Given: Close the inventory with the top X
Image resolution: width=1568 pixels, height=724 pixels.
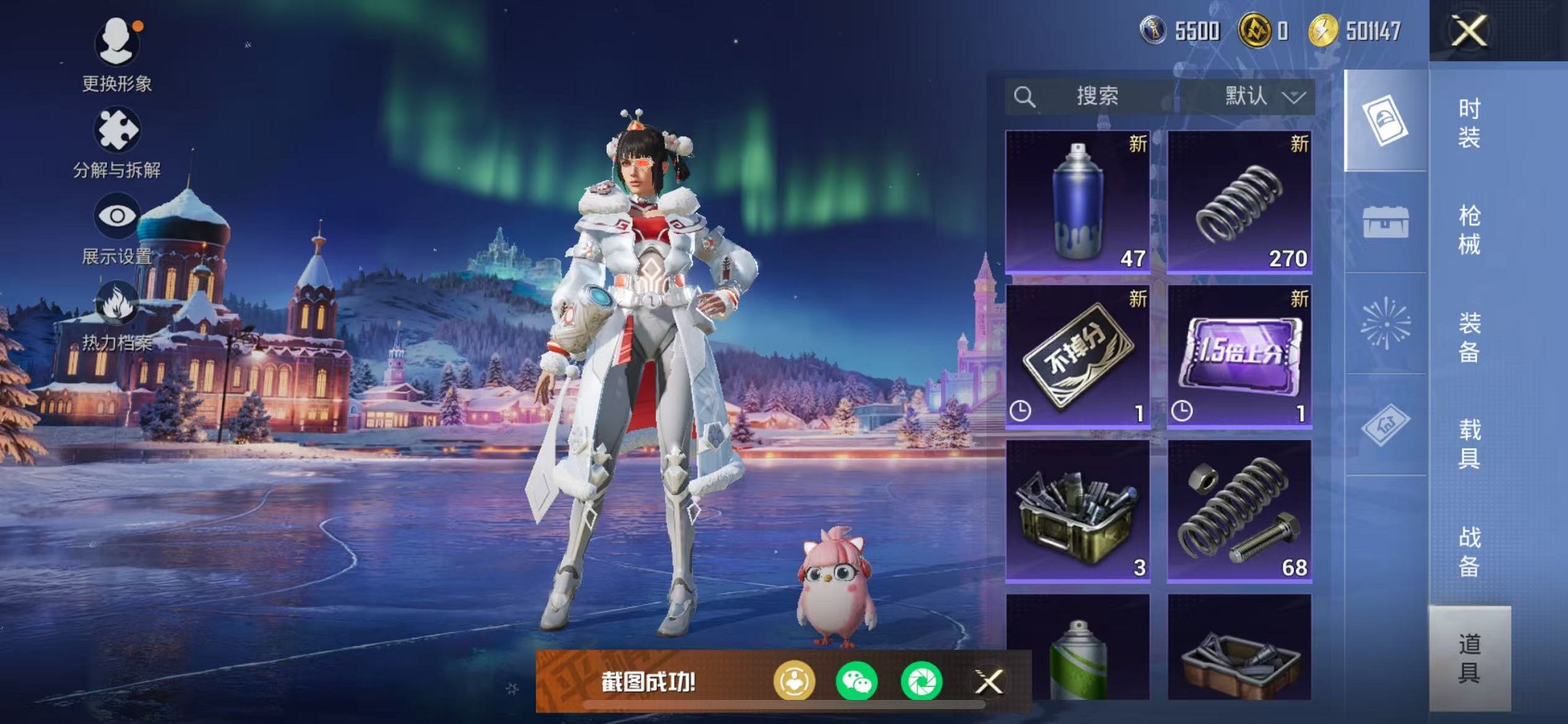Looking at the screenshot, I should (x=1469, y=31).
